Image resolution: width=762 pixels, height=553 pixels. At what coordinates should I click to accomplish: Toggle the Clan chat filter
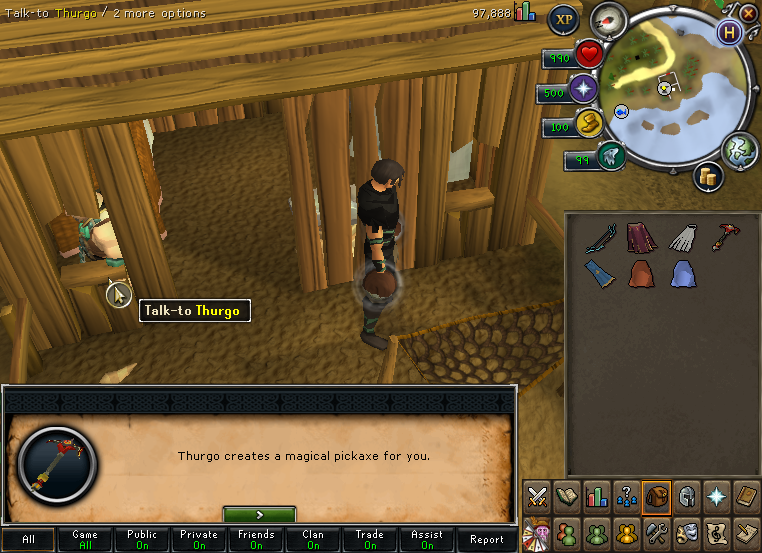click(x=313, y=540)
